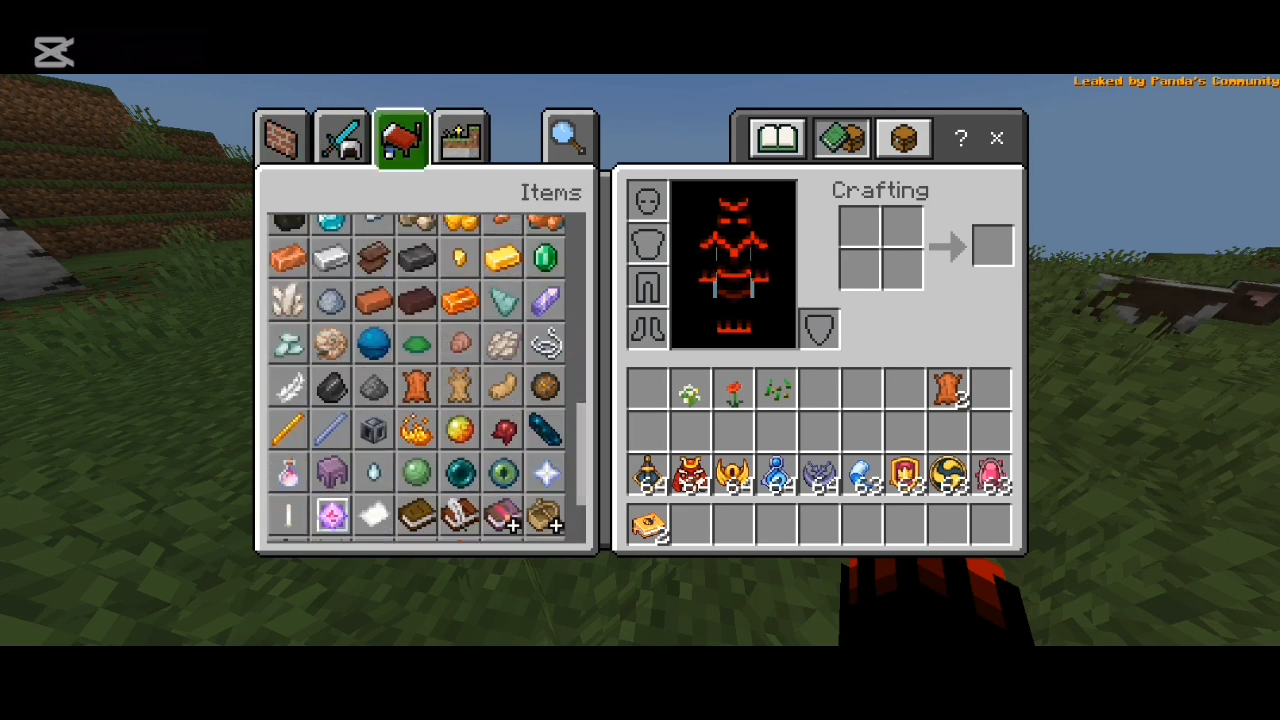Click the crafting output slot
Screen dimensions: 1280x720
(x=991, y=246)
